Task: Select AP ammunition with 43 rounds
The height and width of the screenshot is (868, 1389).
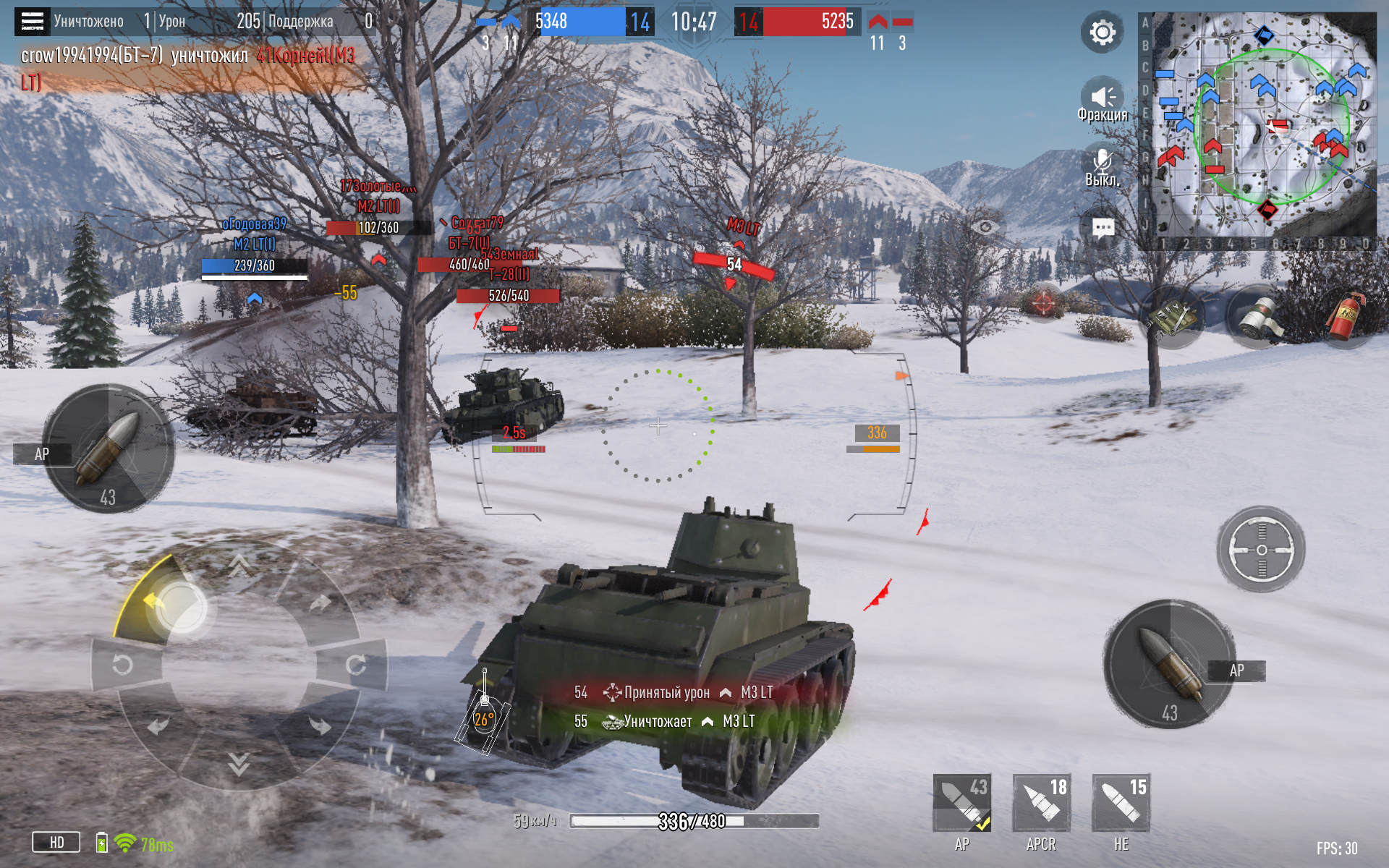Action: coord(961,803)
